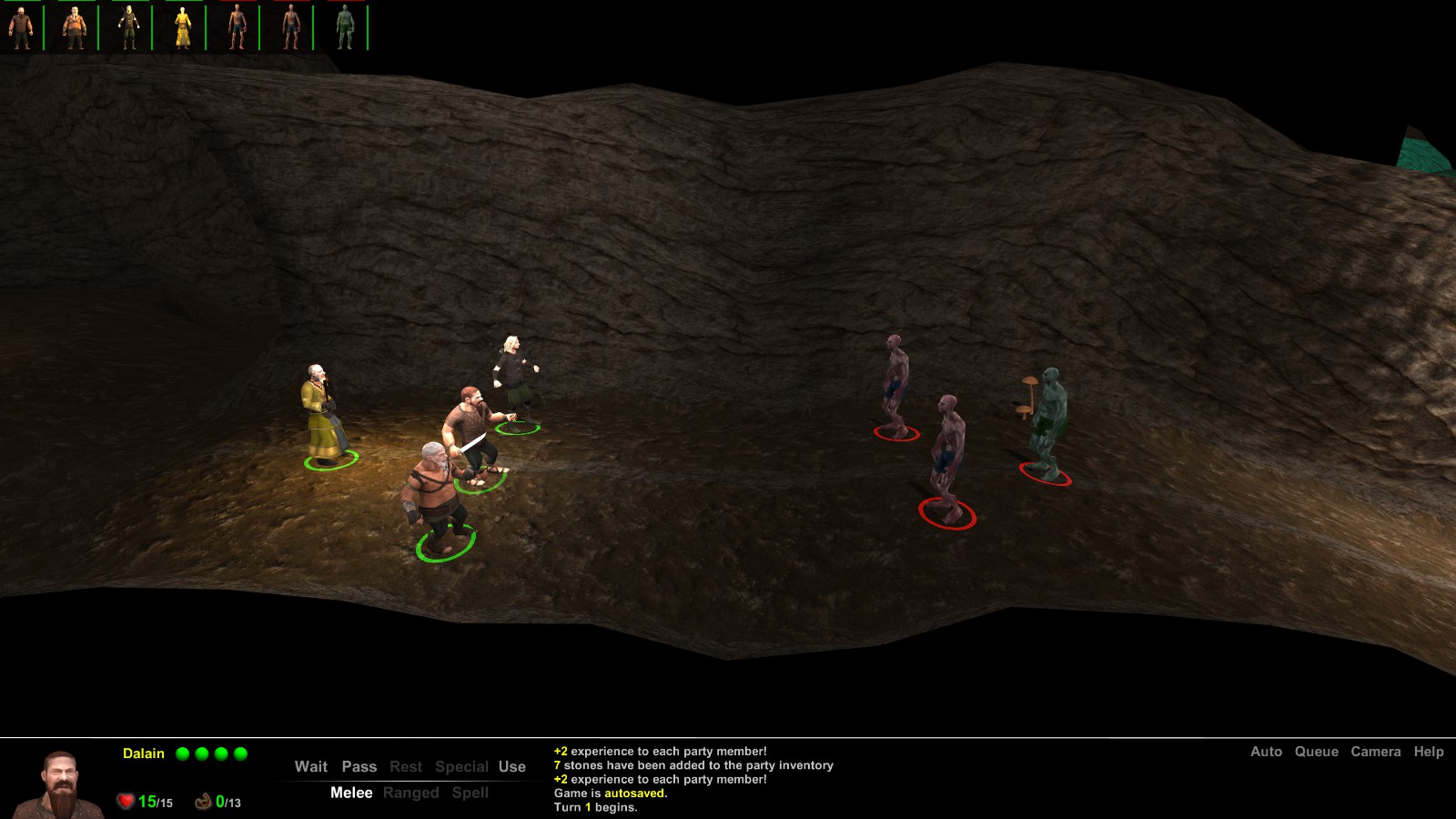Image resolution: width=1456 pixels, height=819 pixels.
Task: Select the orange-coated merchant portrait in party bar
Action: (x=74, y=25)
